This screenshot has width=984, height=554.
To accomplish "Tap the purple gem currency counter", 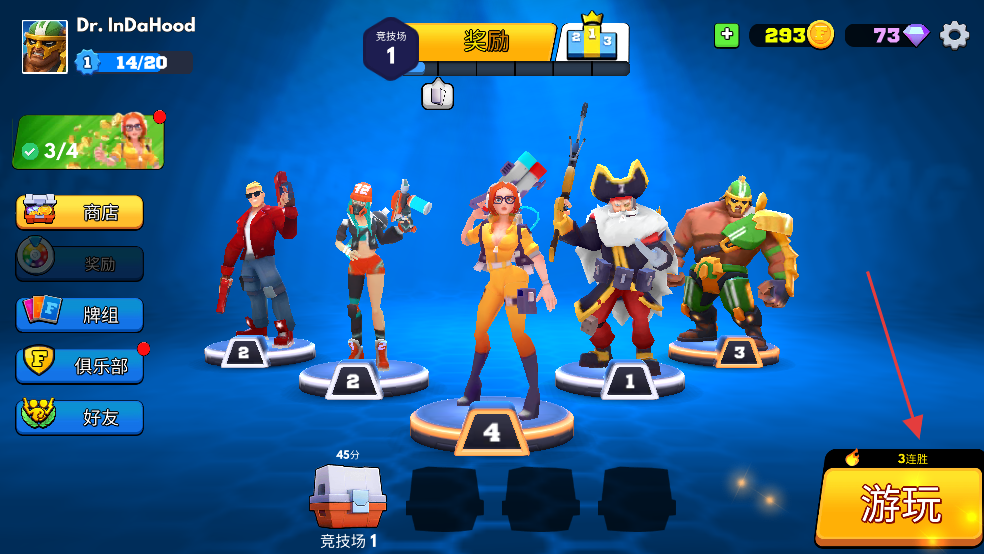I will pos(889,36).
